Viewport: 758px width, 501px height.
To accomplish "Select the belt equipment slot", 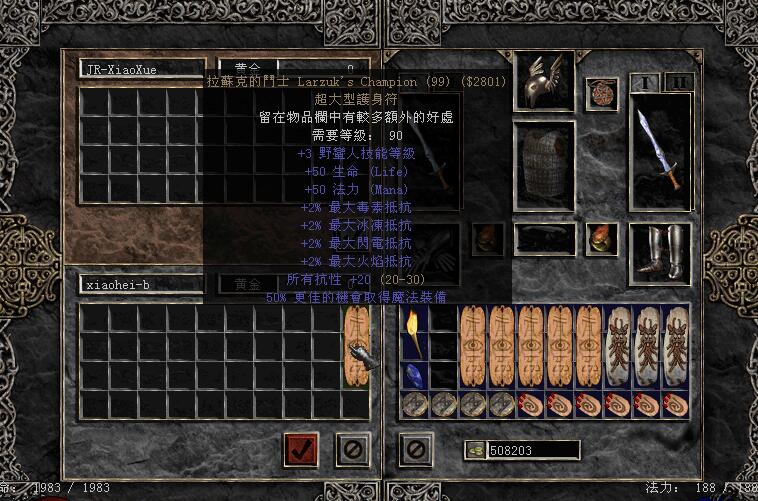I will pos(543,238).
